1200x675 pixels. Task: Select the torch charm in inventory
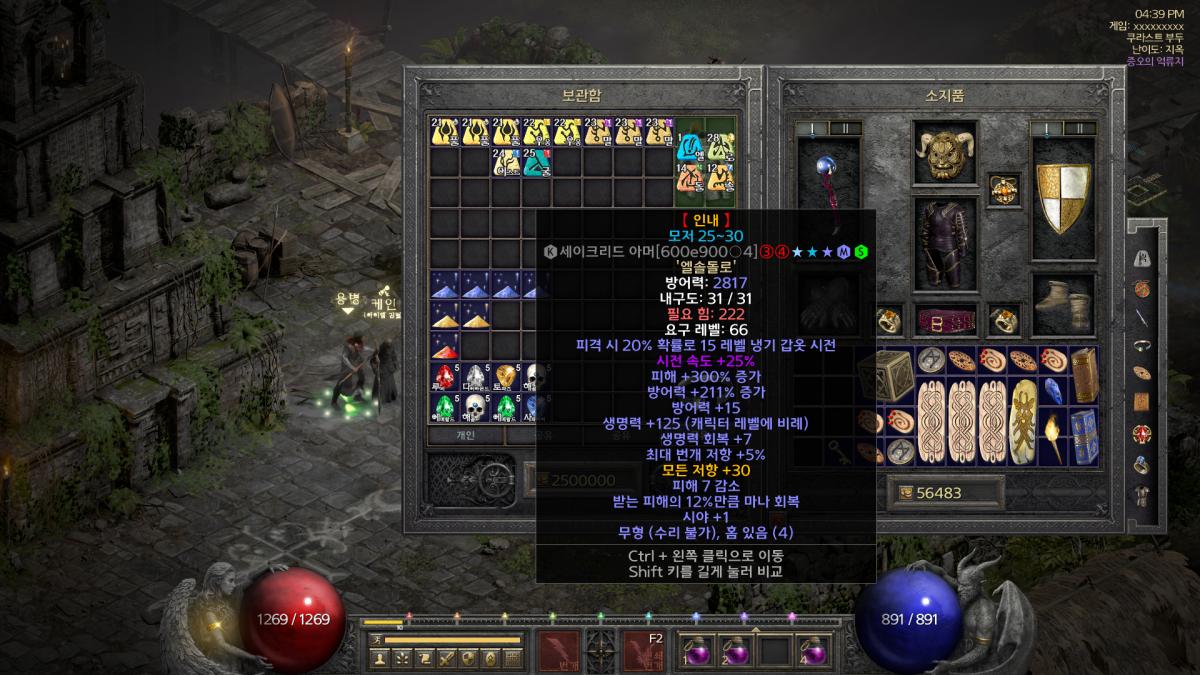tap(1054, 436)
